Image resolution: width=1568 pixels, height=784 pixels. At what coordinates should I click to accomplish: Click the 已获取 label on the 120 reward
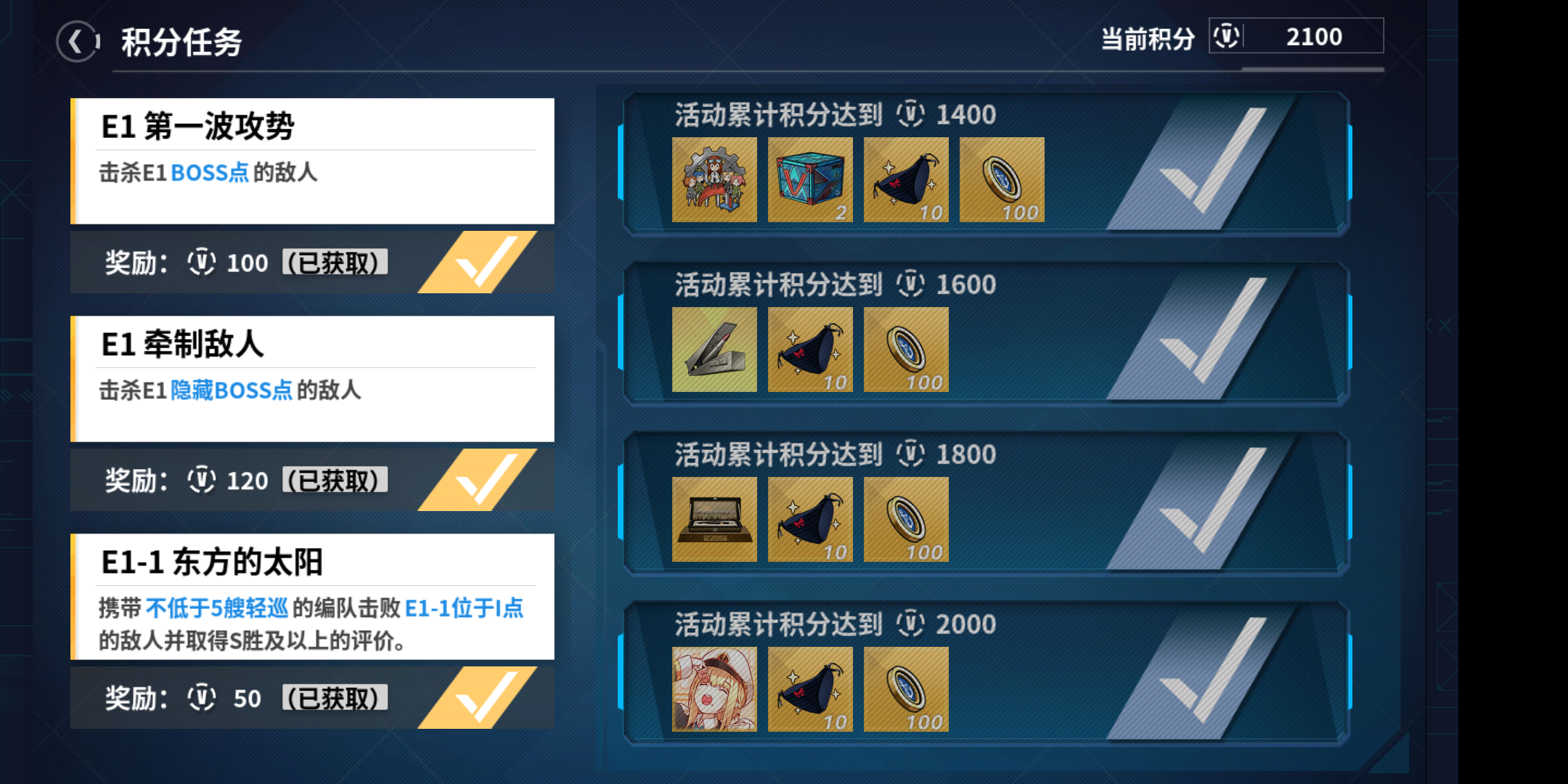pos(334,480)
